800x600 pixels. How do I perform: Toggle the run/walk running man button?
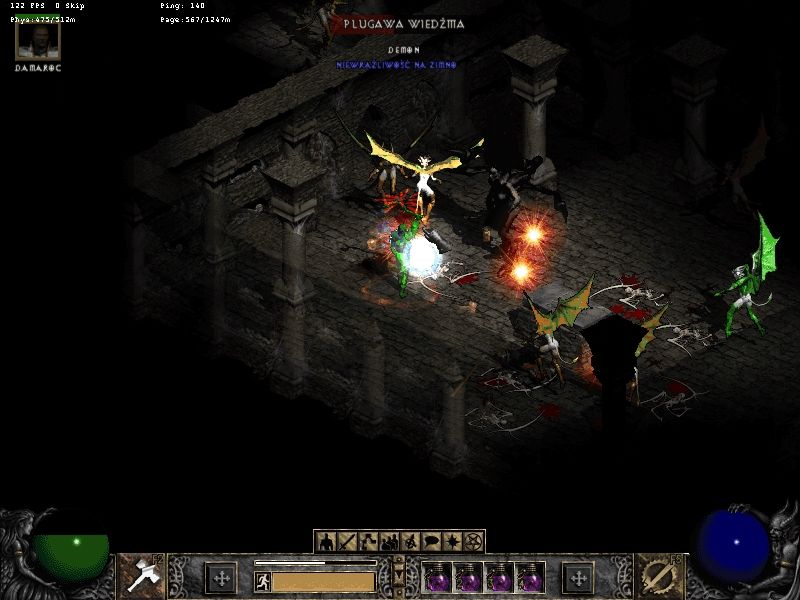[x=263, y=581]
